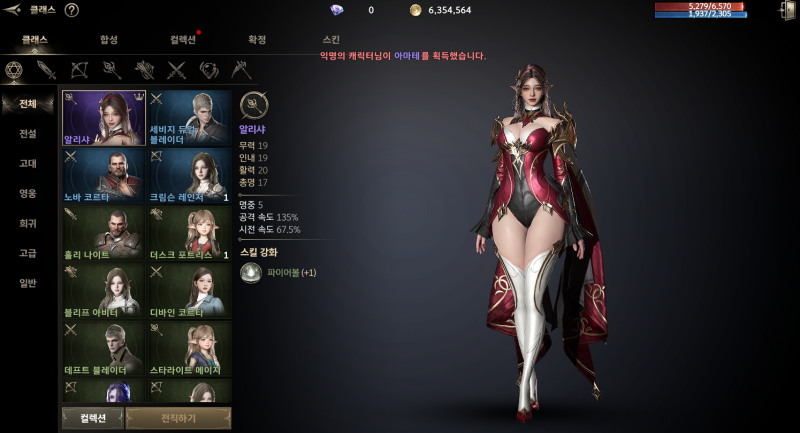Viewport: 800px width, 433px height.
Task: Select the 고대 rarity filter
Action: pyautogui.click(x=28, y=164)
